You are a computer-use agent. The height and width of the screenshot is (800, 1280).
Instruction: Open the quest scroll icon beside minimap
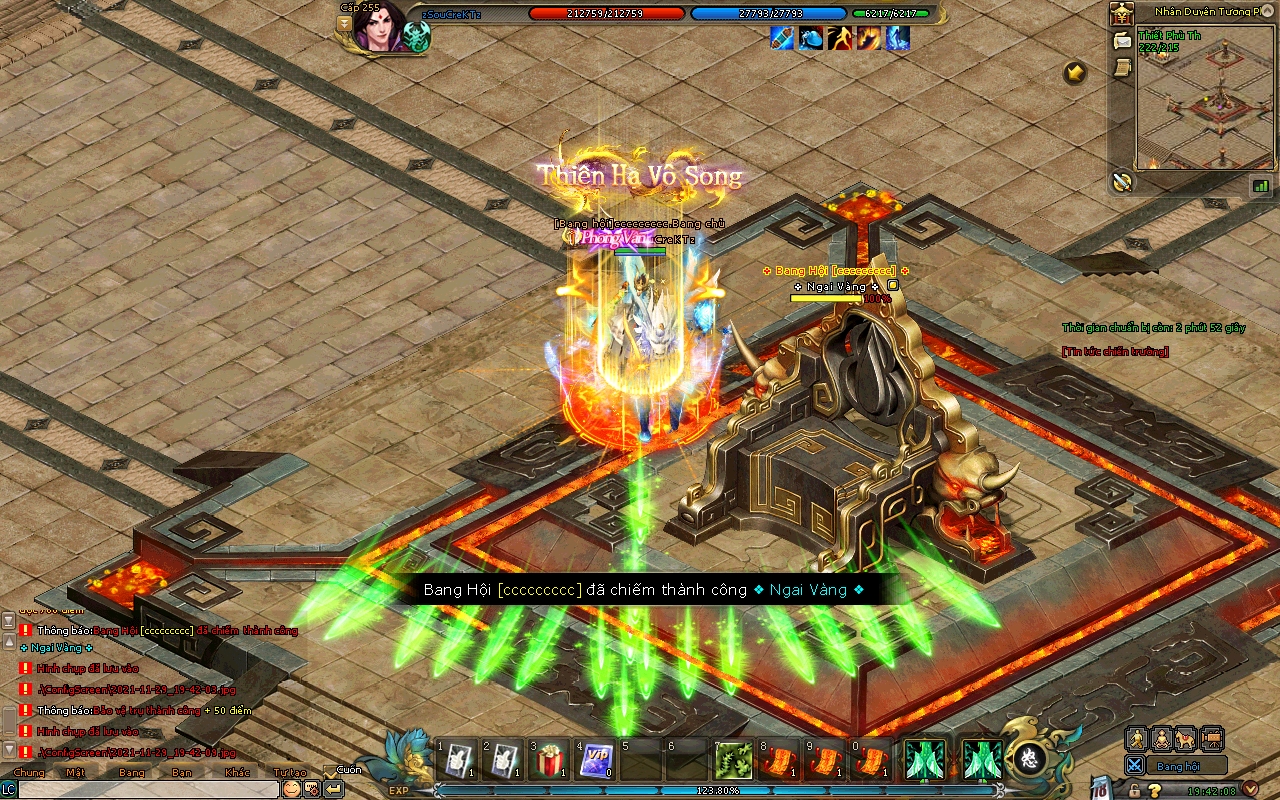point(1122,67)
